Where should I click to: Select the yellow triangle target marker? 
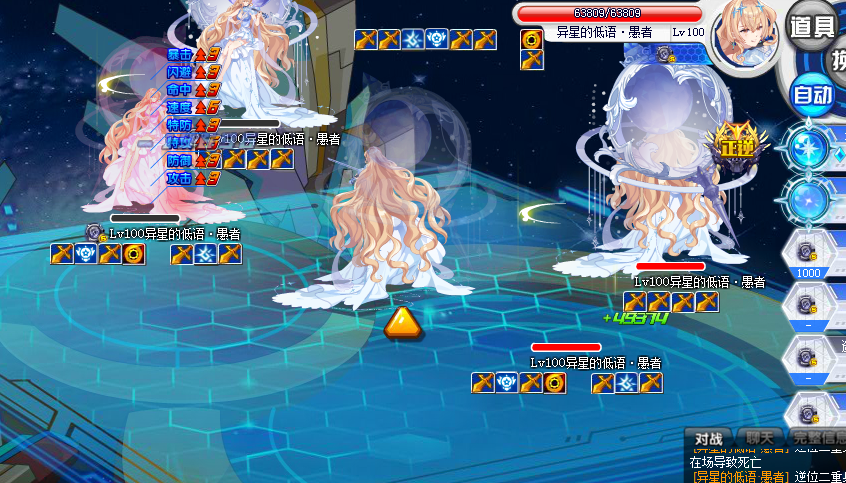pyautogui.click(x=401, y=322)
